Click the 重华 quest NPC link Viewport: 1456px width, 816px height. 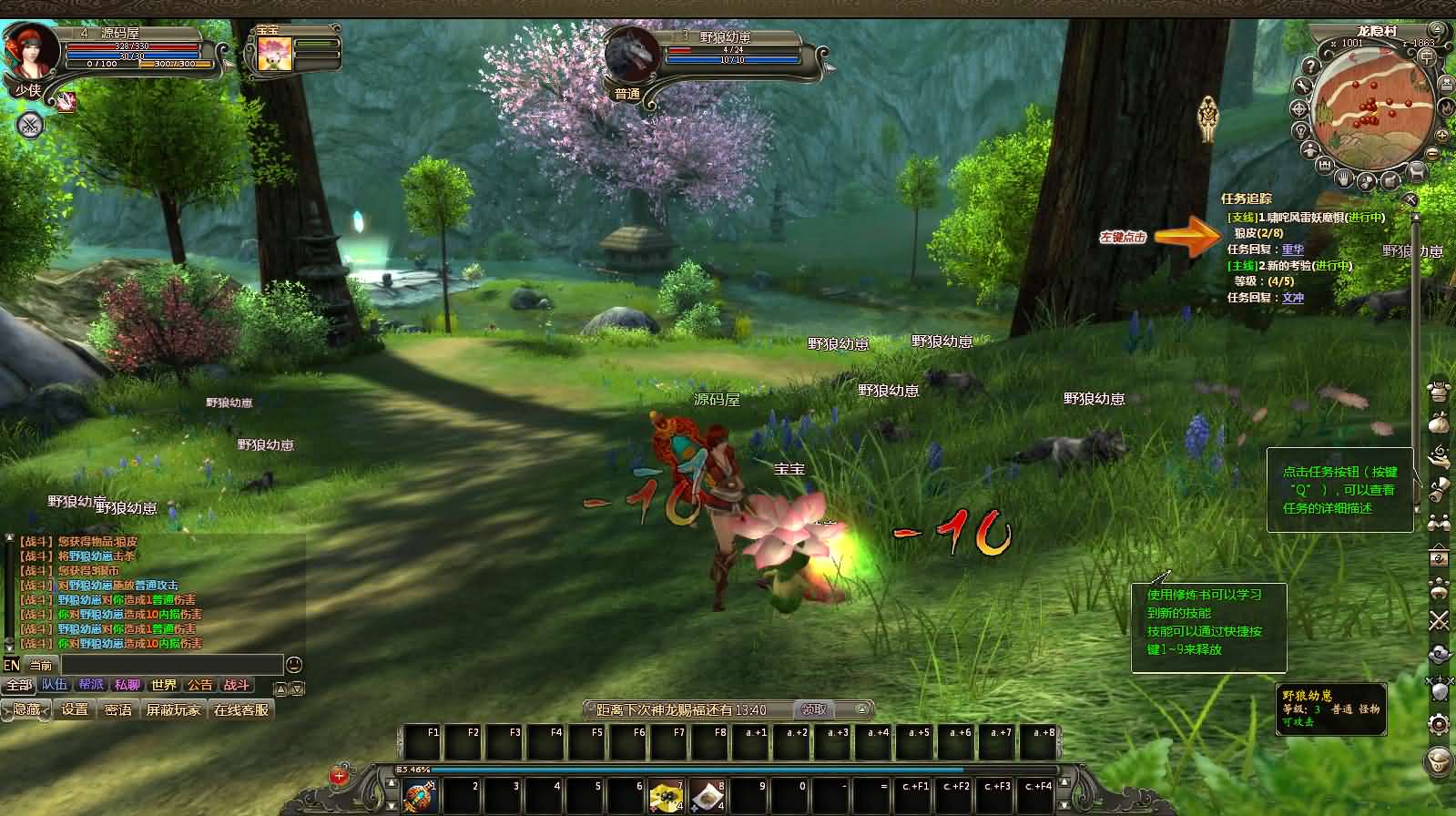click(x=1293, y=248)
